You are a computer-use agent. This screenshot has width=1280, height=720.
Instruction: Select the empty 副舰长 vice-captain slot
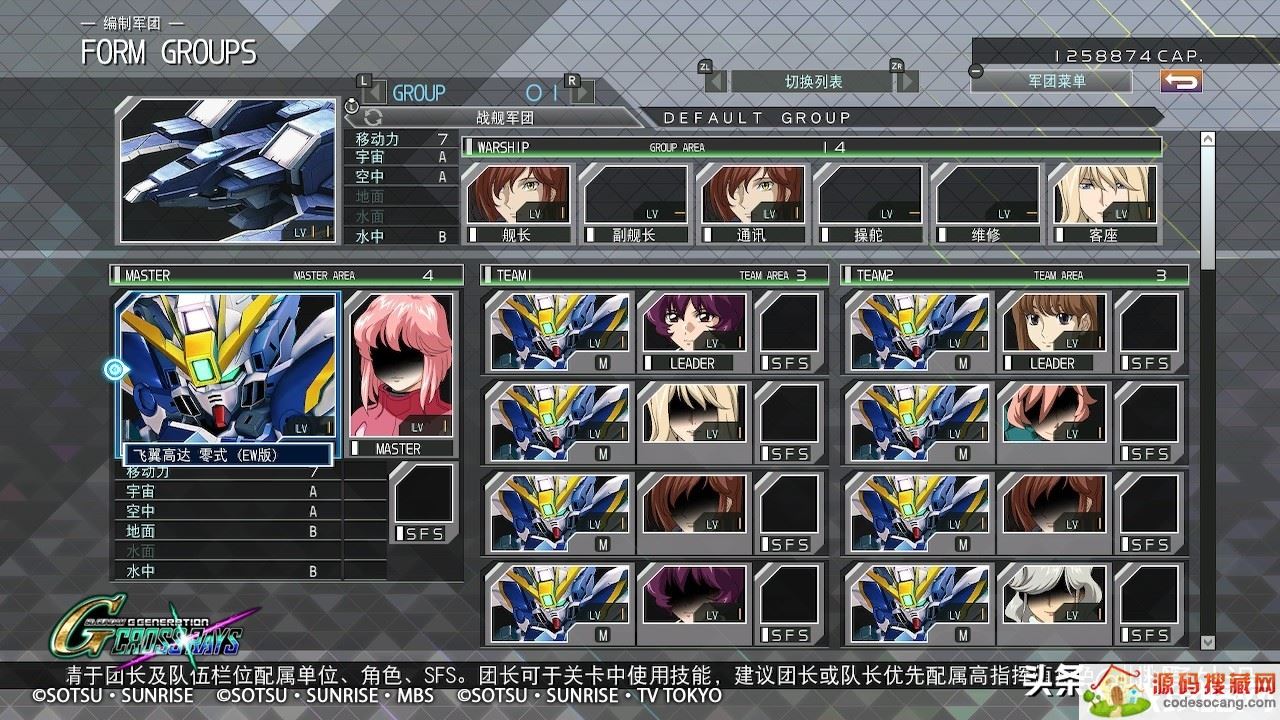[635, 204]
